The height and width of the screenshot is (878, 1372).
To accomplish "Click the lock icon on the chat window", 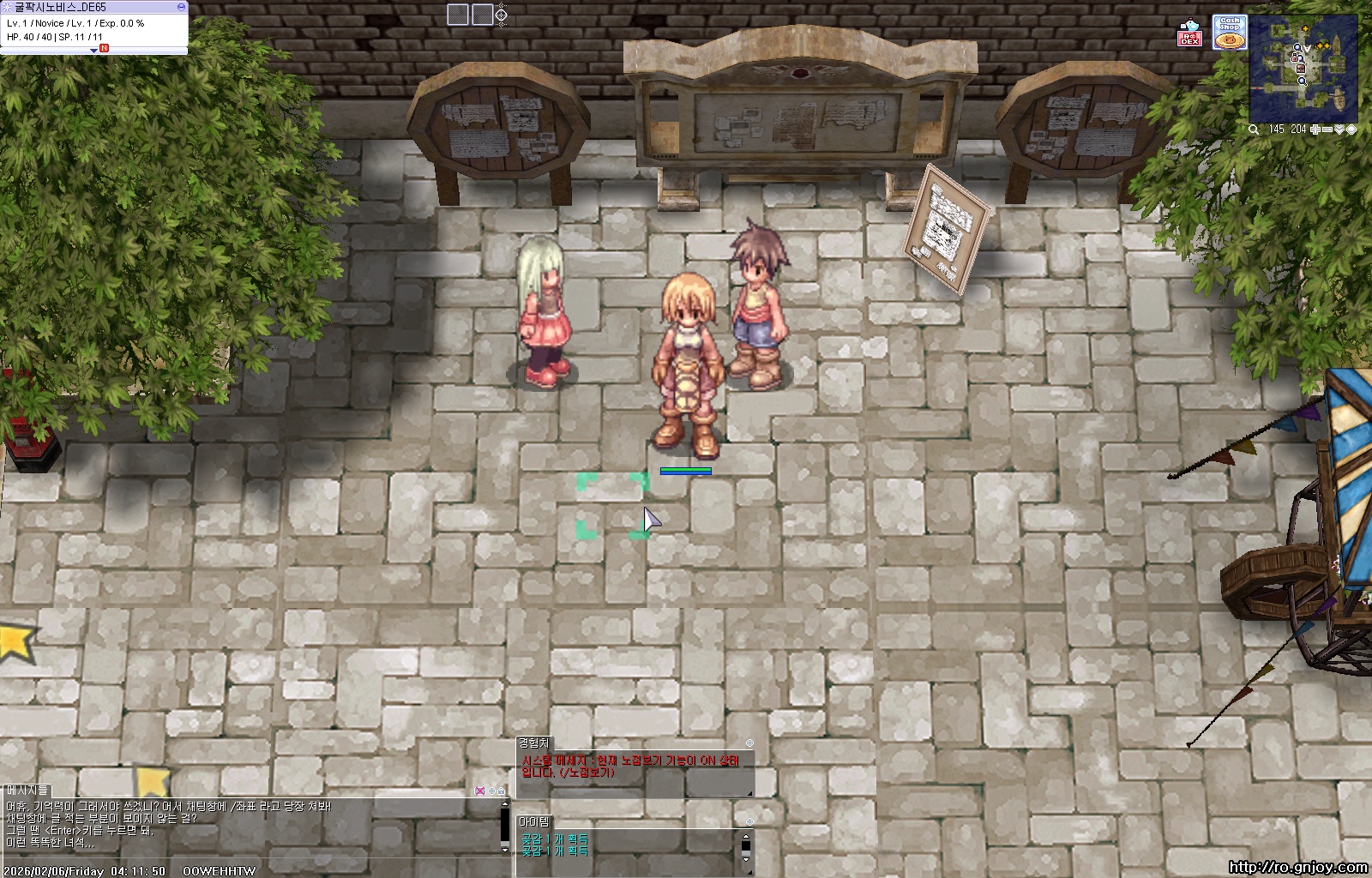I will coord(502,791).
